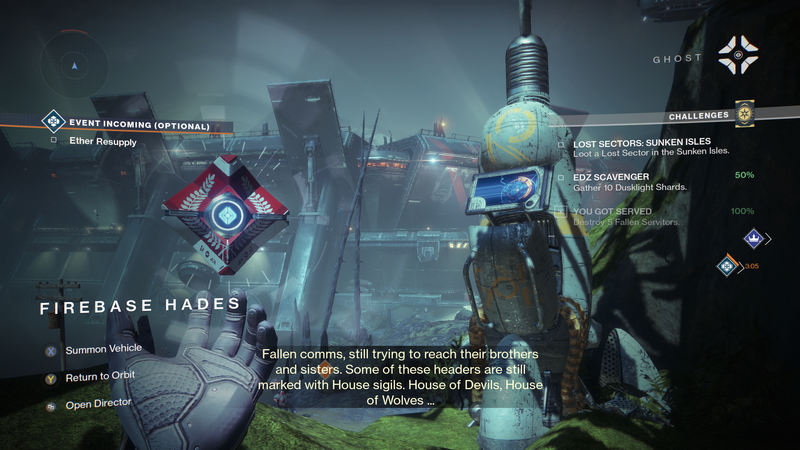Click the crown diamond marker icon
Viewport: 800px width, 450px height.
coord(755,237)
